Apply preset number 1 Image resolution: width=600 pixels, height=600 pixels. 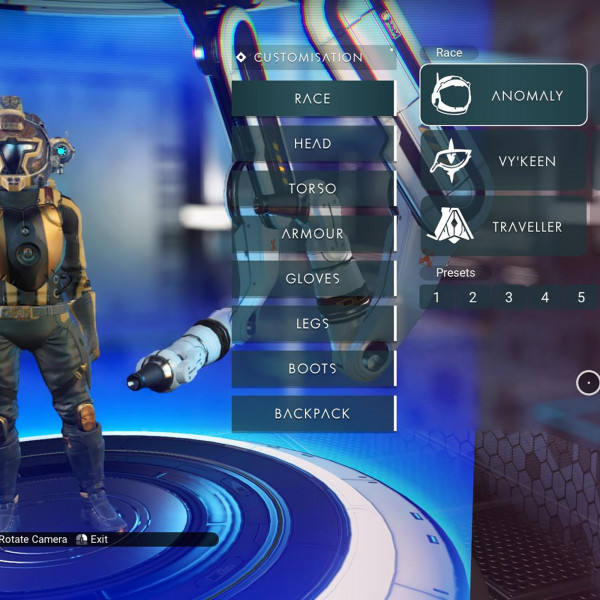(x=437, y=297)
